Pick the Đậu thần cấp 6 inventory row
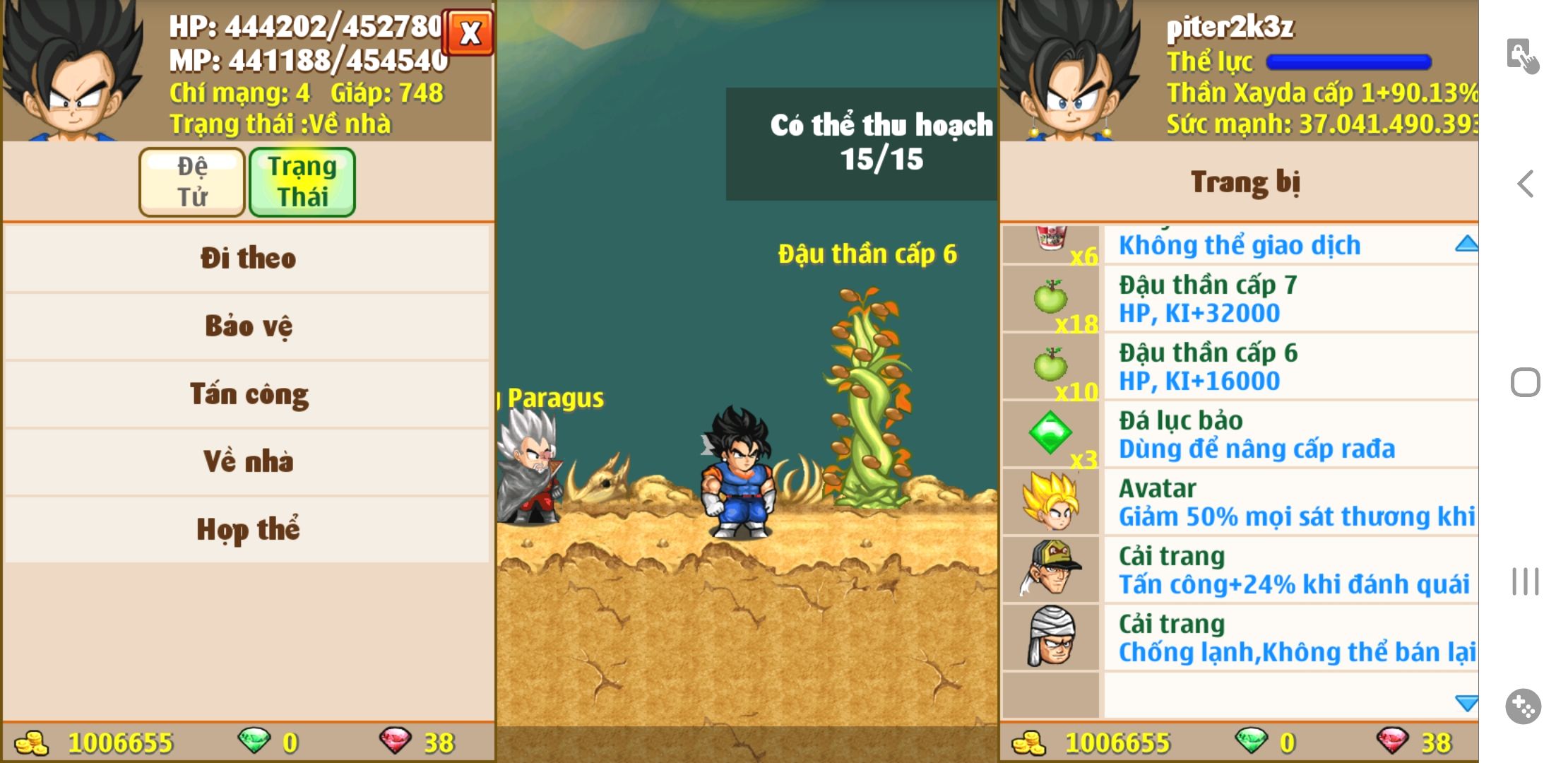 tap(1240, 366)
